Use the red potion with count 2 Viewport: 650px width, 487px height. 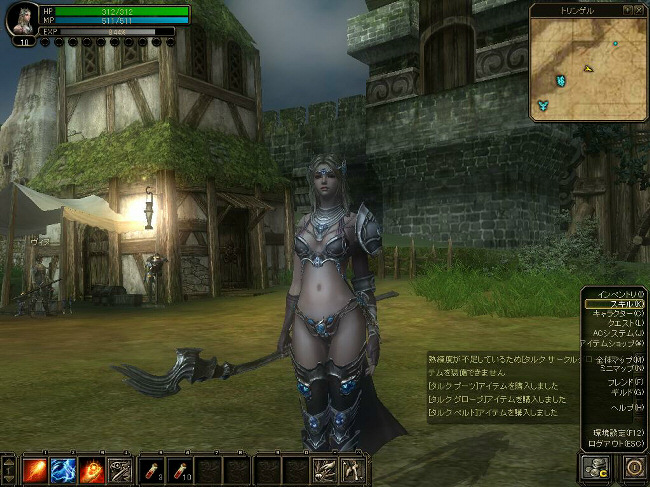152,468
